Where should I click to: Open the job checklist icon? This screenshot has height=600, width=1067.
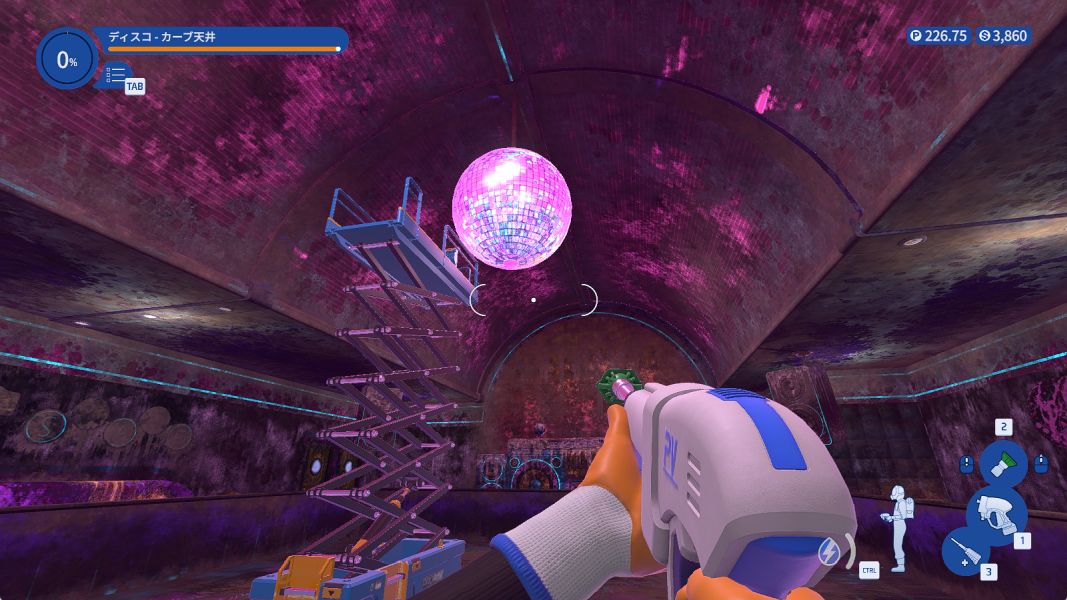pyautogui.click(x=116, y=74)
